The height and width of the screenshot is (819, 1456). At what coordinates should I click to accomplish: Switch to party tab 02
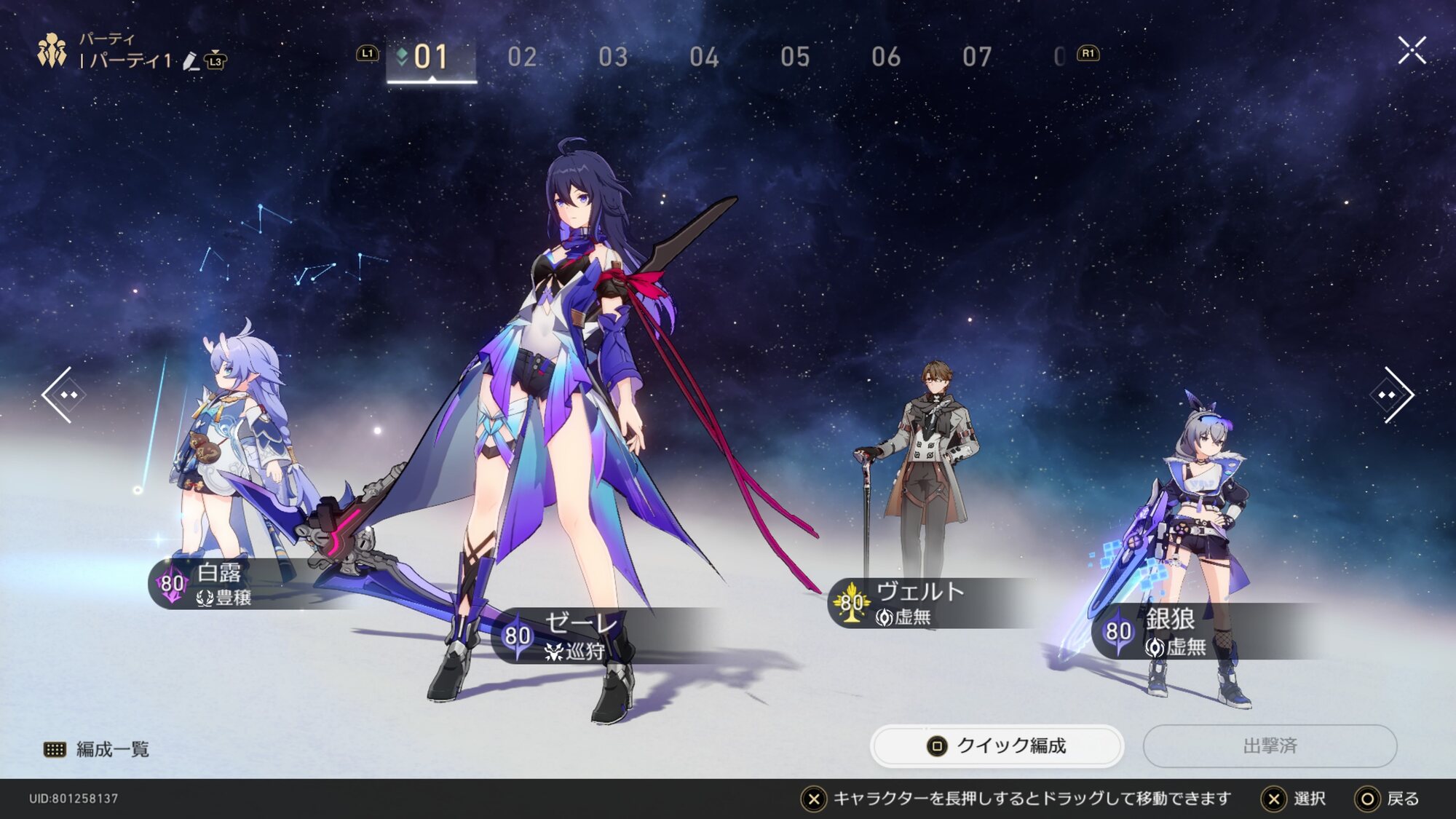[522, 57]
